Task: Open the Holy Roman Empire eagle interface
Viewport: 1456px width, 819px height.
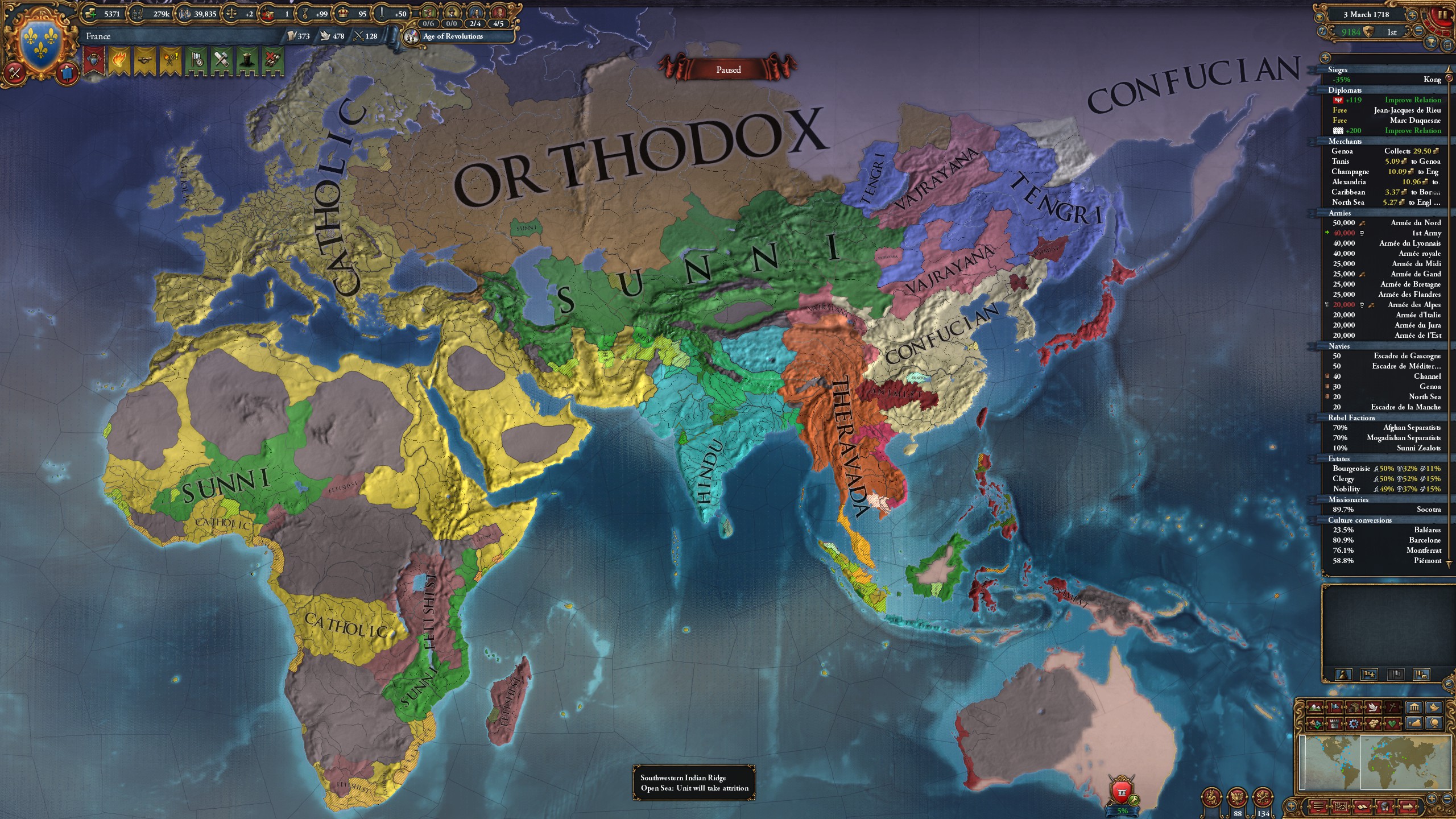Action: tap(1237, 797)
